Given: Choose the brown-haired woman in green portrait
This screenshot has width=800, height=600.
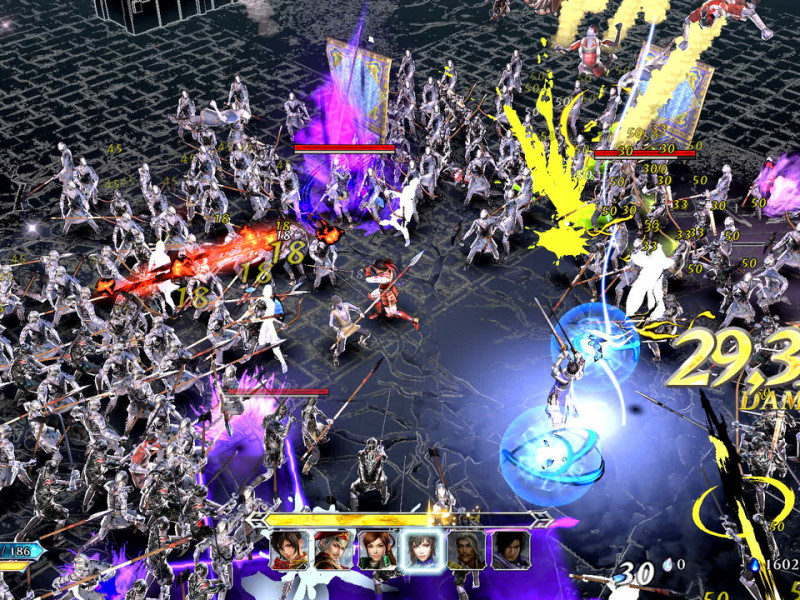Looking at the screenshot, I should coord(377,550).
